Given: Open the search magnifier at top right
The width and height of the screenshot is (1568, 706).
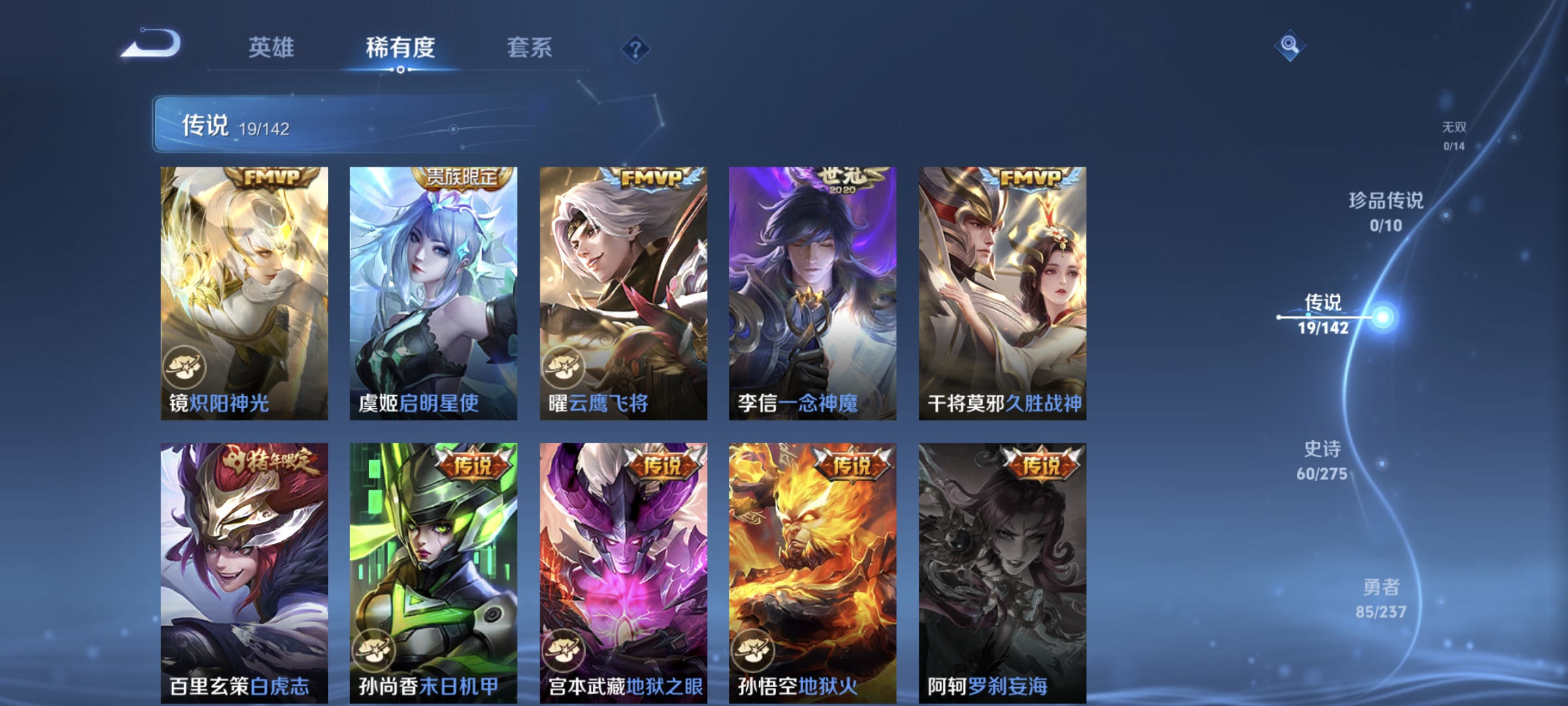Looking at the screenshot, I should click(1290, 46).
